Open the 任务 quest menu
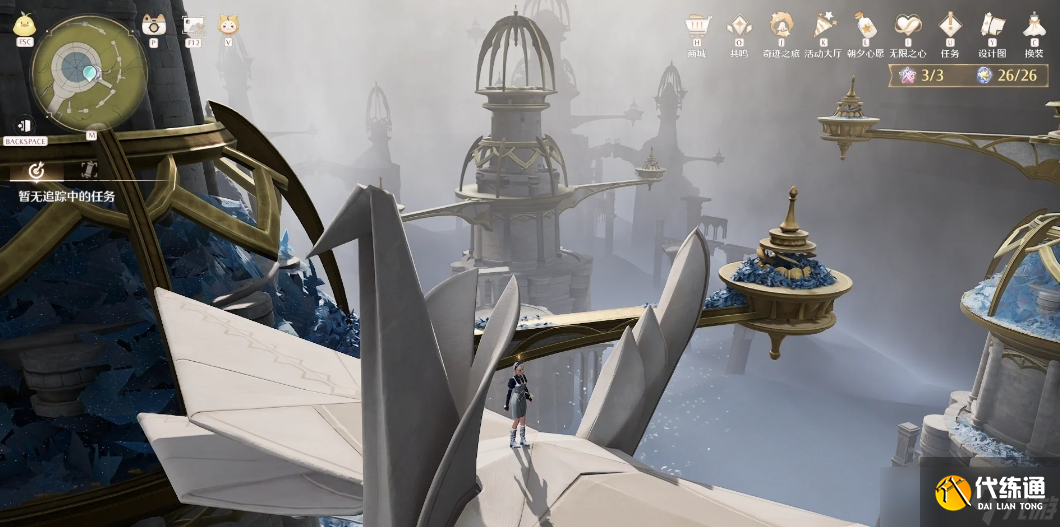The image size is (1060, 527). (949, 26)
